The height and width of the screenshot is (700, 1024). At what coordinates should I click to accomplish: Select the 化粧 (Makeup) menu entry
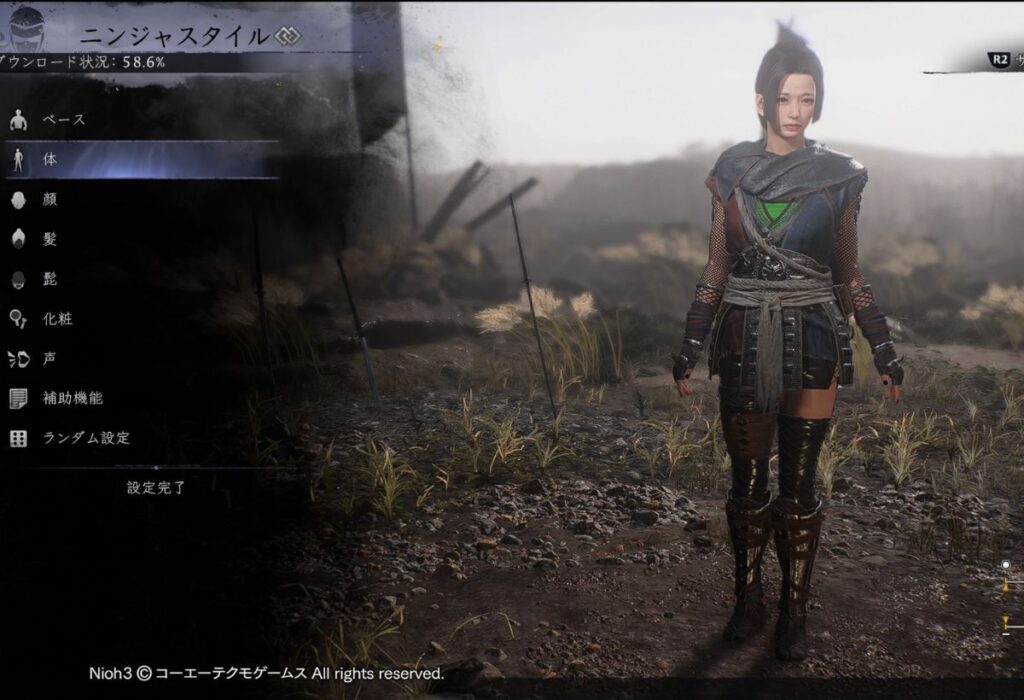pos(57,319)
